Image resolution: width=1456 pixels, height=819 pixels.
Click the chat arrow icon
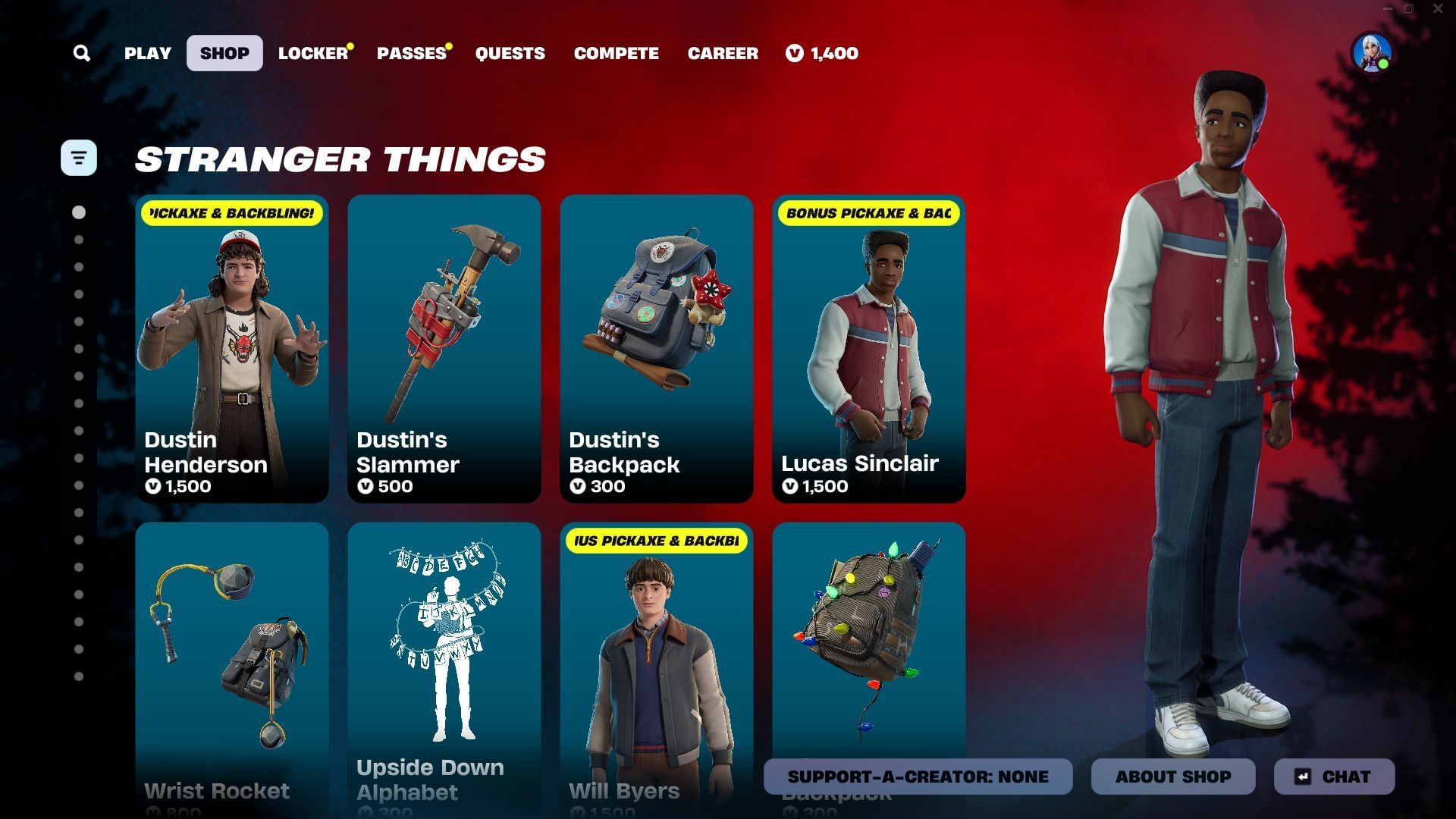click(1302, 776)
